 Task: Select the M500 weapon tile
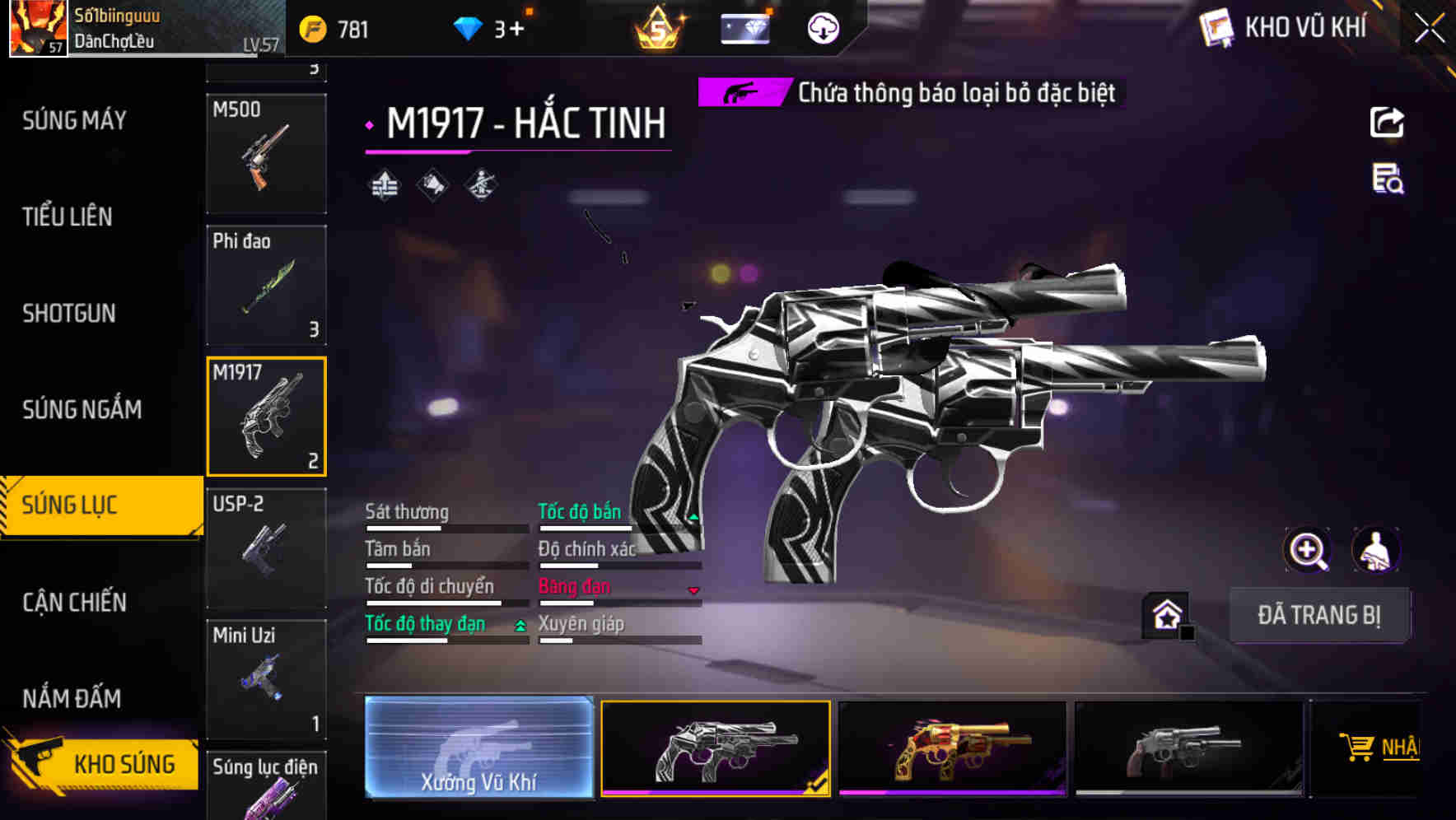click(266, 153)
